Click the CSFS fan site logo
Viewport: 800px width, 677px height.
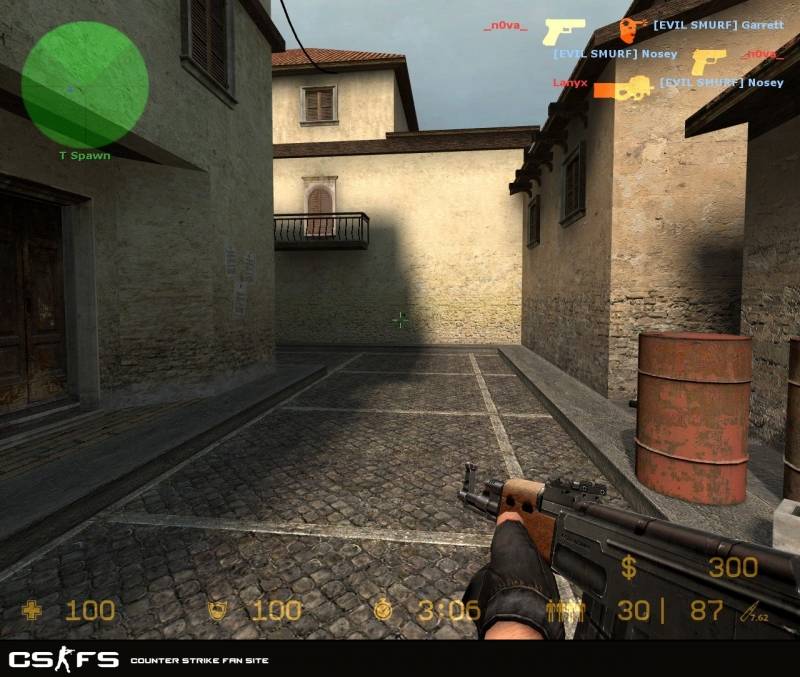64,660
